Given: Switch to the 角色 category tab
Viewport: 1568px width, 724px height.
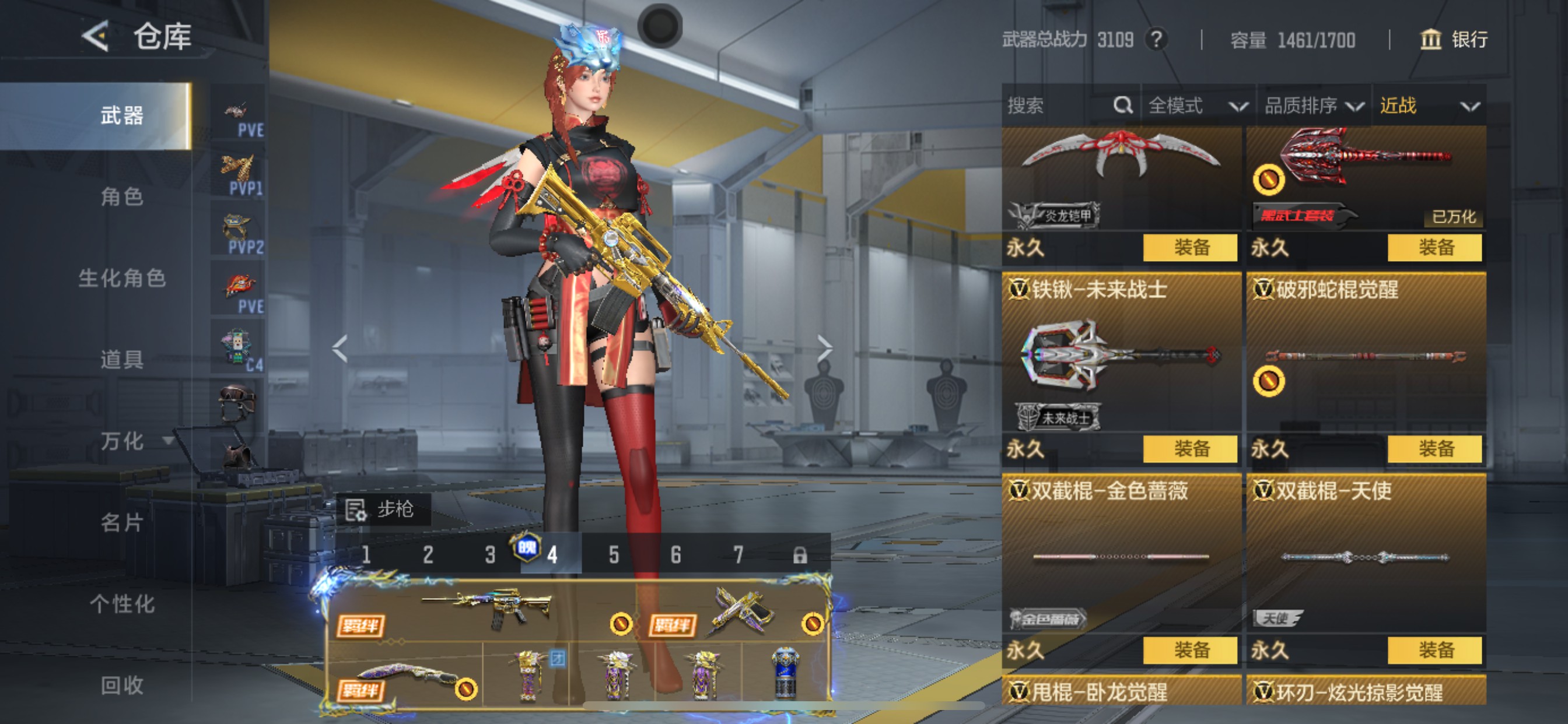Looking at the screenshot, I should [x=122, y=196].
